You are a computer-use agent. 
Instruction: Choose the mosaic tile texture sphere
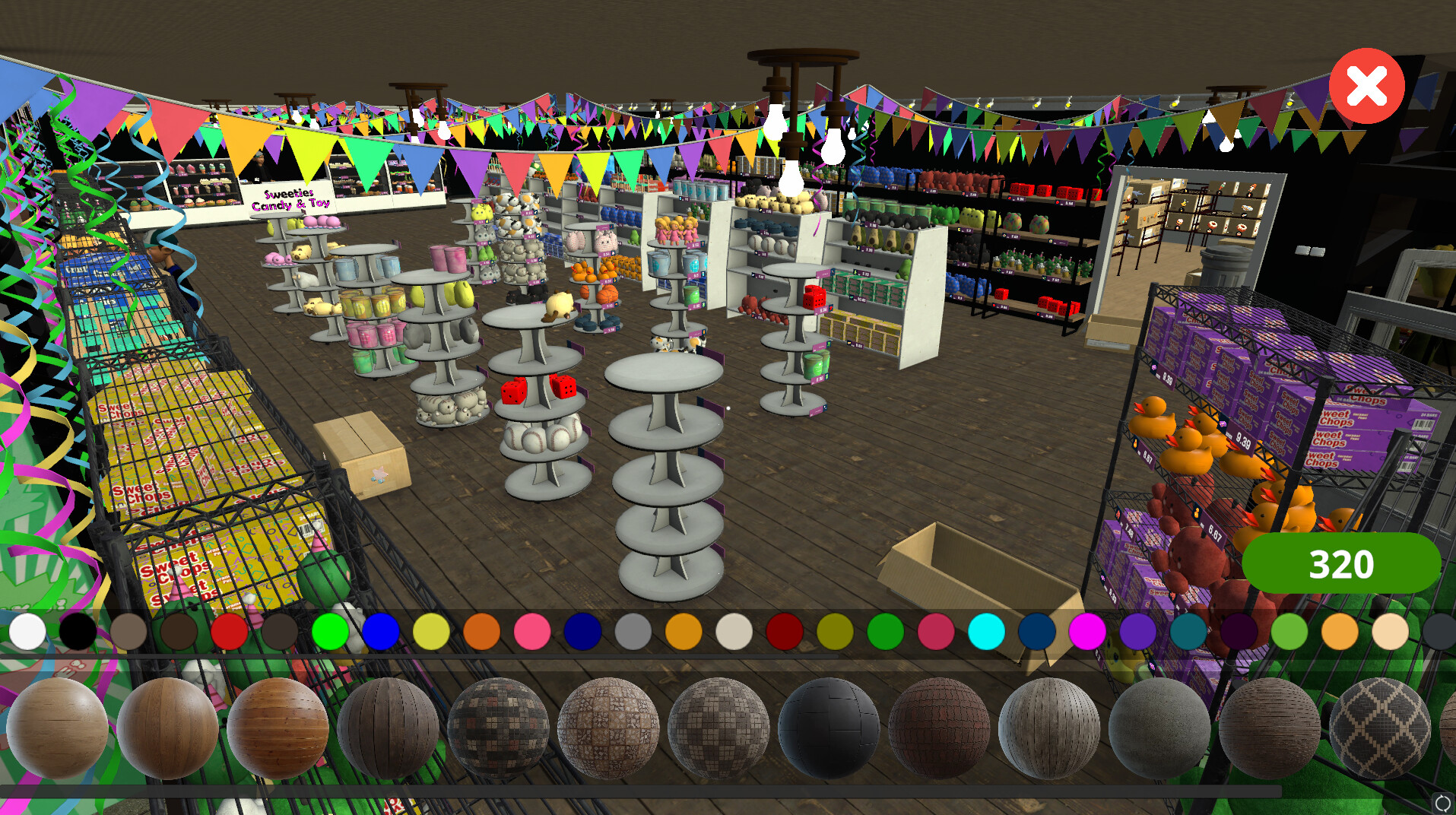pos(498,726)
